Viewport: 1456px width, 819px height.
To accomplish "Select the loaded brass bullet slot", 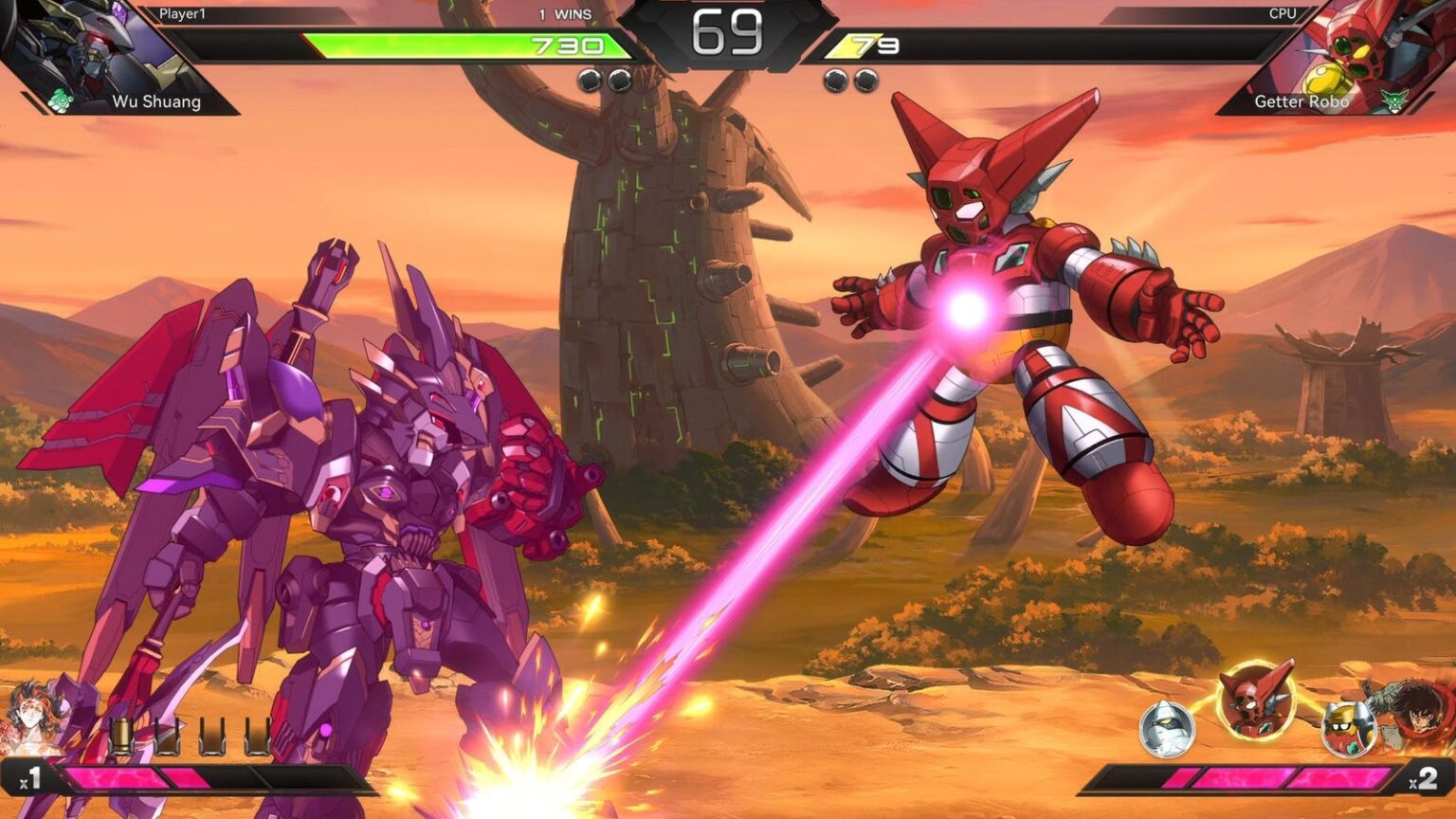I will 121,737.
